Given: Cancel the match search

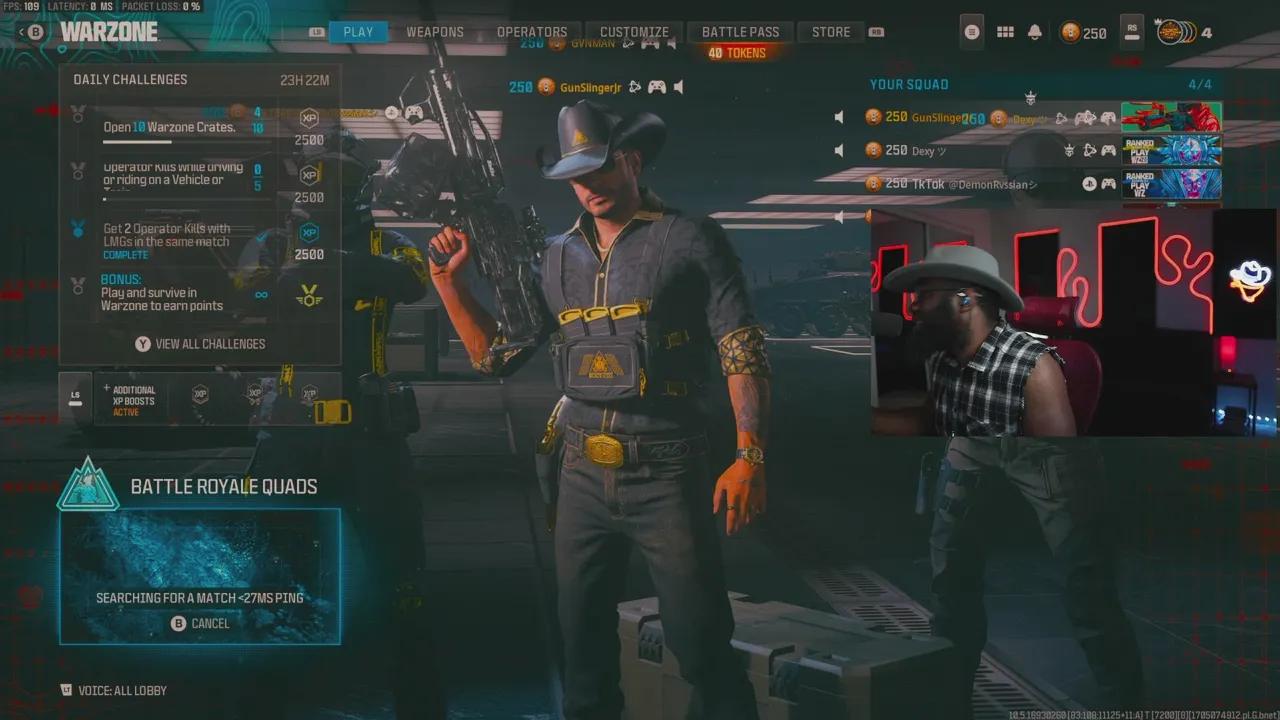Looking at the screenshot, I should pos(200,623).
